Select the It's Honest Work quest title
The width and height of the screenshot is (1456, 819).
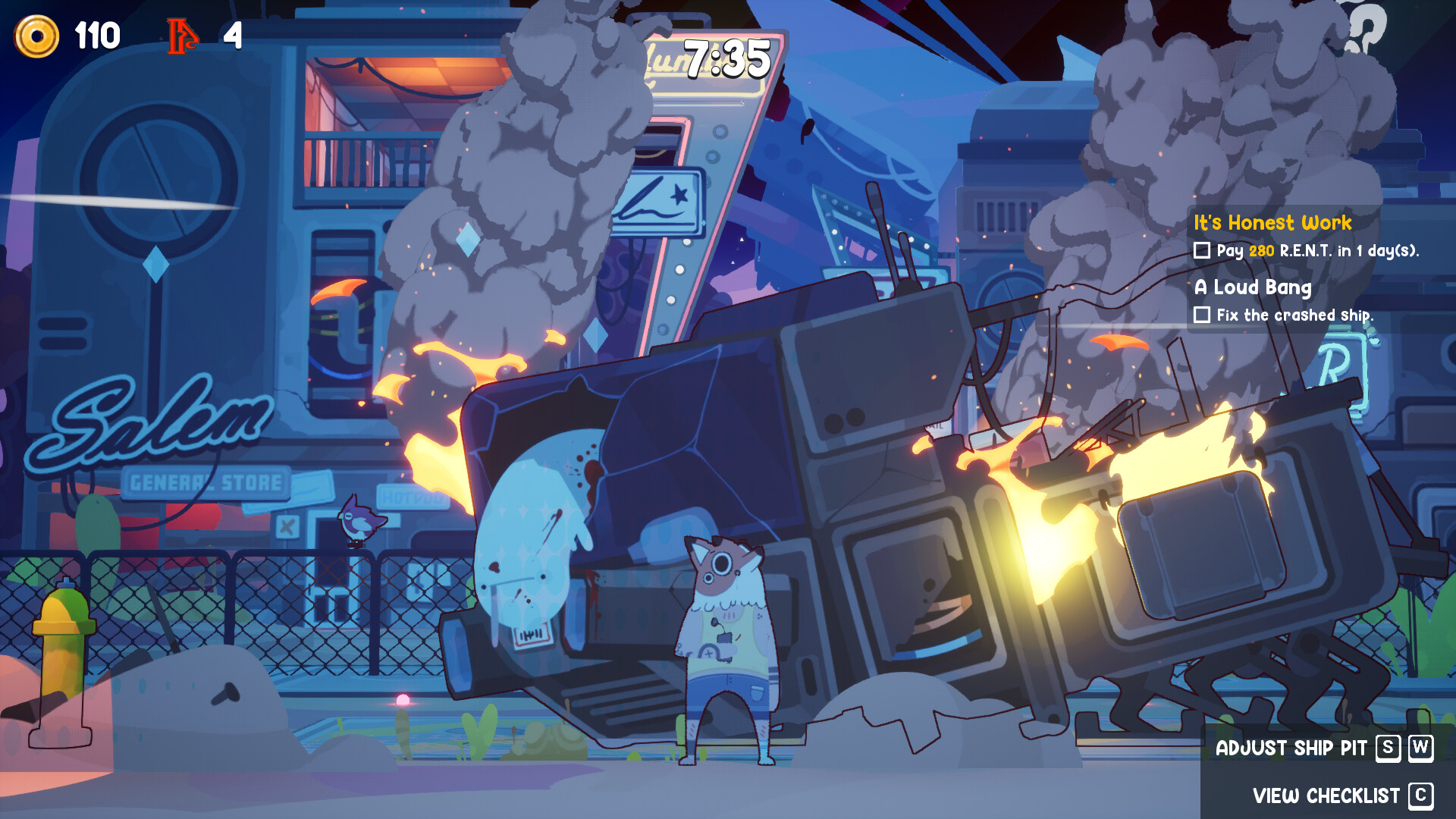[x=1274, y=223]
